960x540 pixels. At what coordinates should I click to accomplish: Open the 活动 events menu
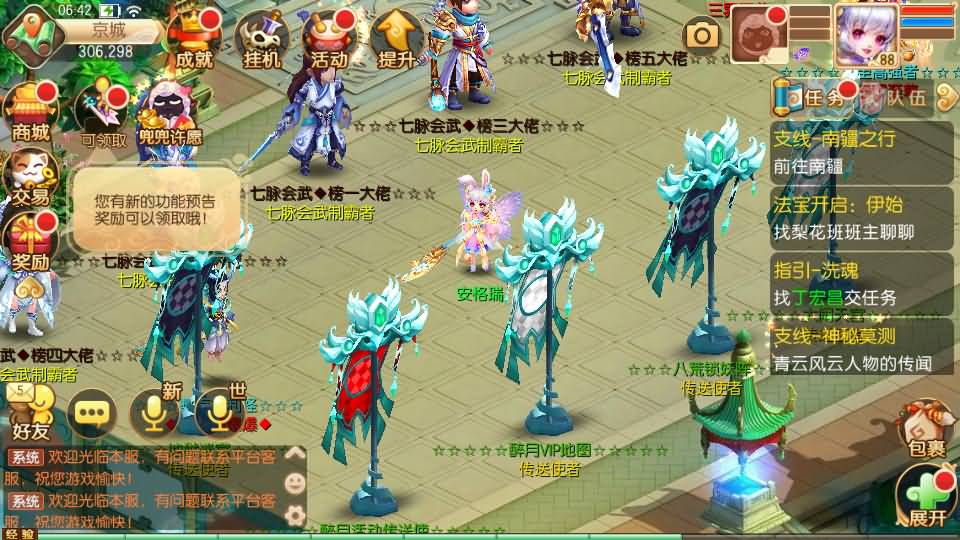[329, 40]
